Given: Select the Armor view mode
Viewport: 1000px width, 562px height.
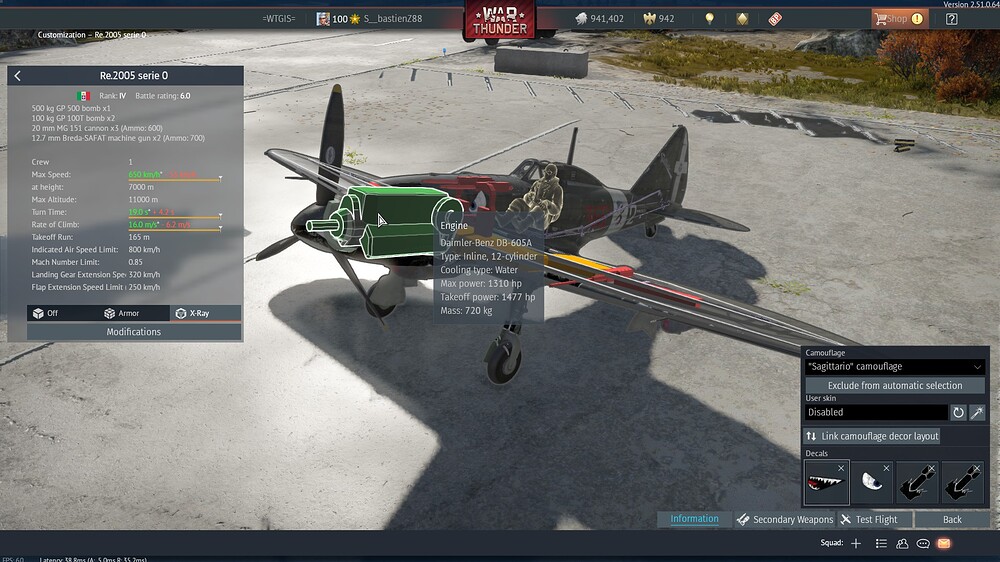Looking at the screenshot, I should (123, 313).
